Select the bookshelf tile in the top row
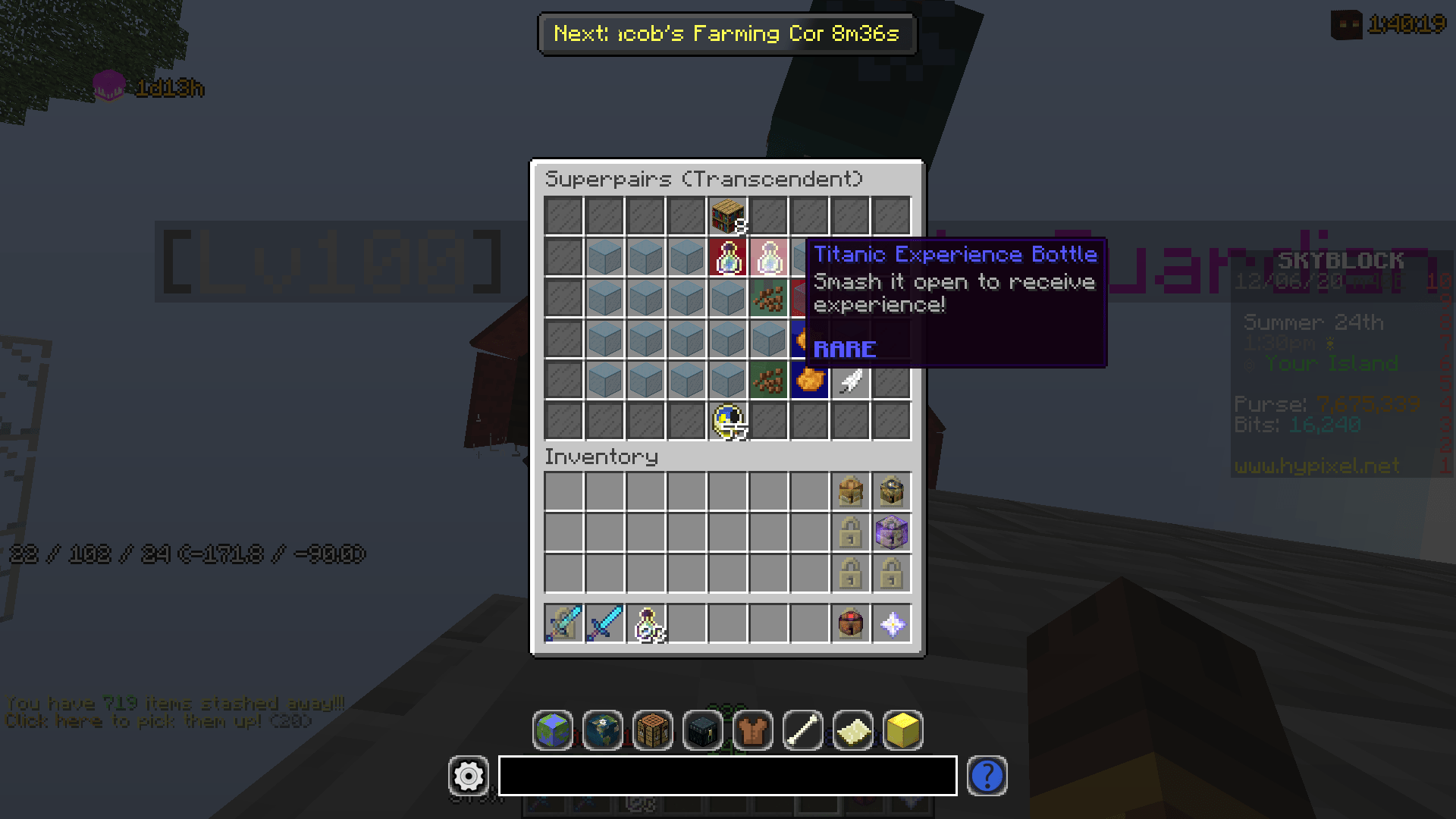1456x819 pixels. [x=726, y=215]
